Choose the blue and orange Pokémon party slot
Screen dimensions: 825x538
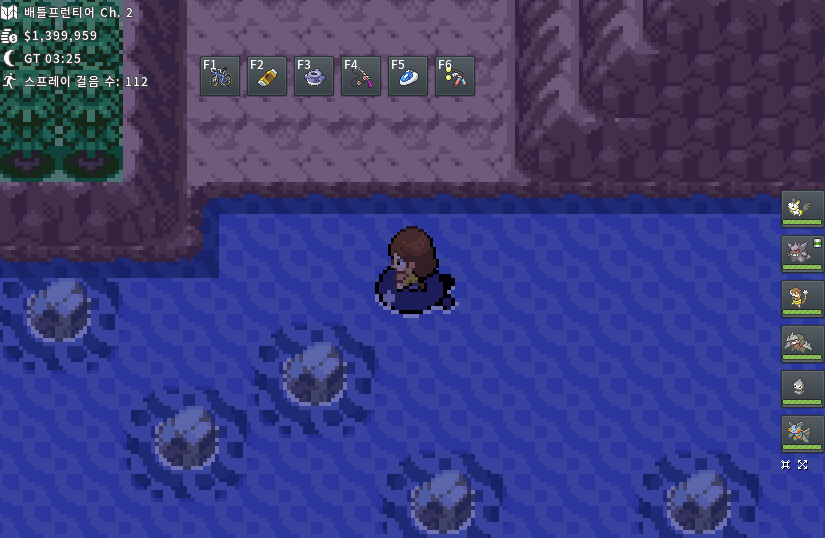(802, 434)
